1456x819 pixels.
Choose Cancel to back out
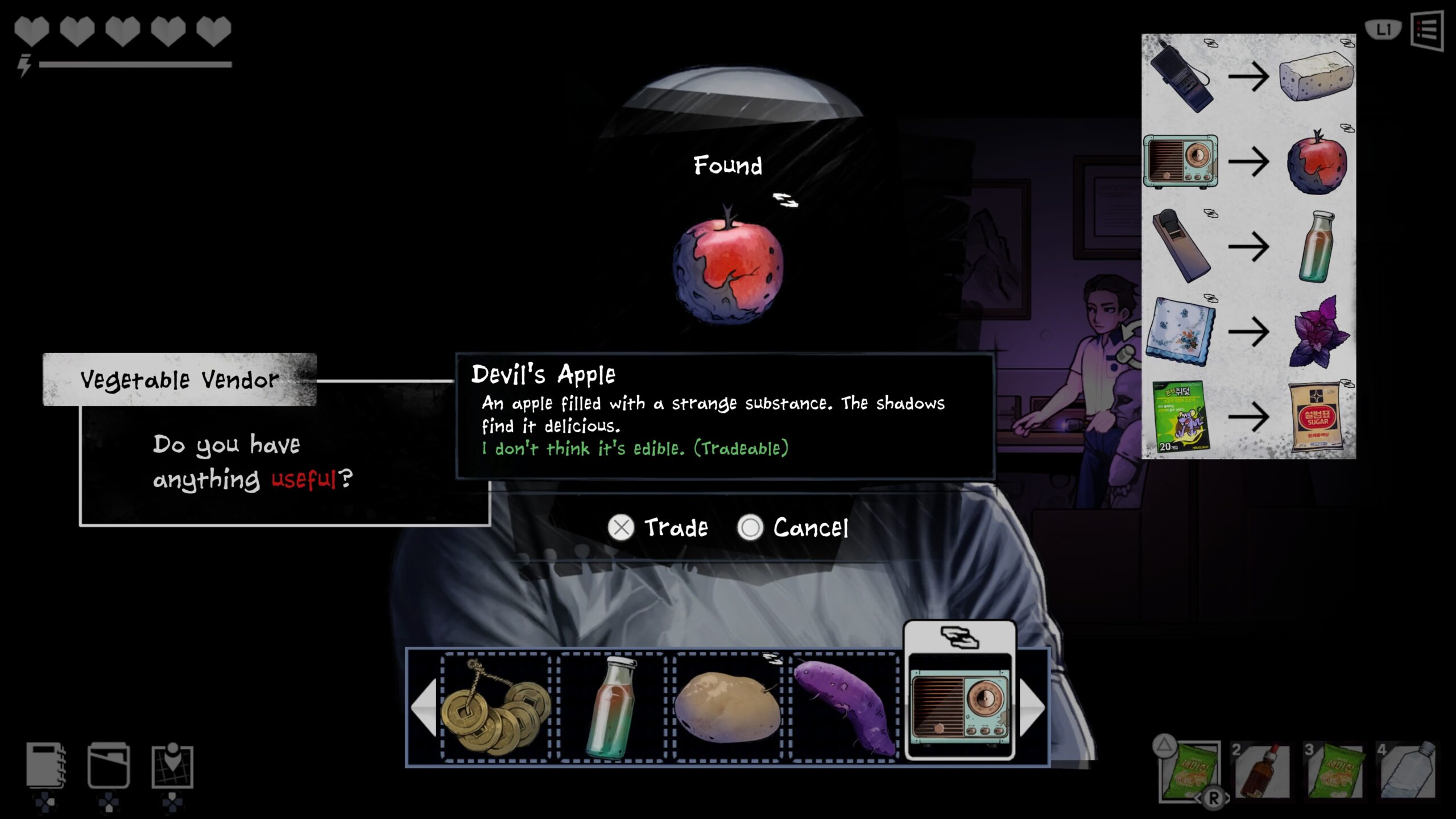click(x=793, y=527)
